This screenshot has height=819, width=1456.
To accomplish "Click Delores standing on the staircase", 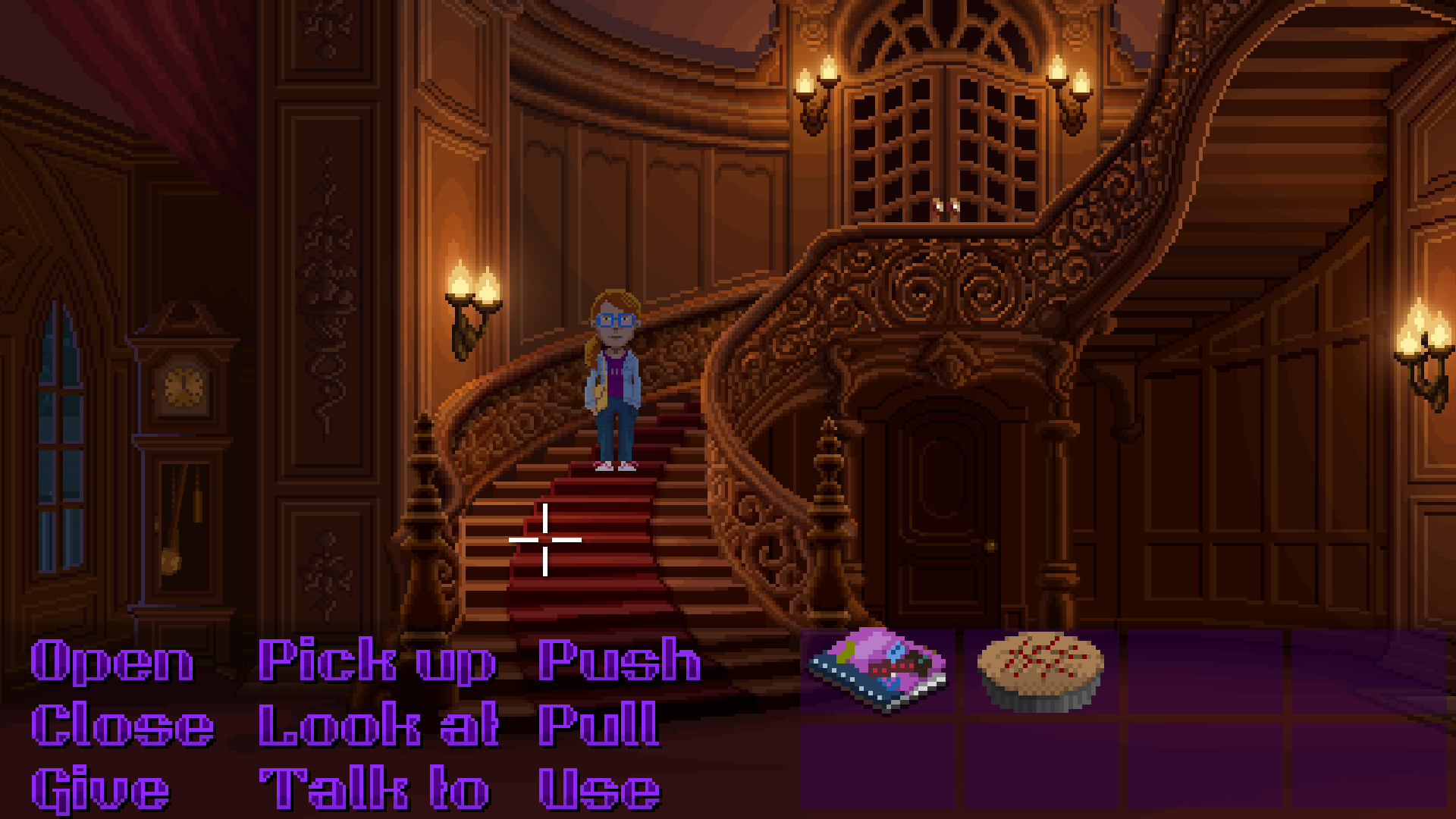I will pyautogui.click(x=616, y=379).
